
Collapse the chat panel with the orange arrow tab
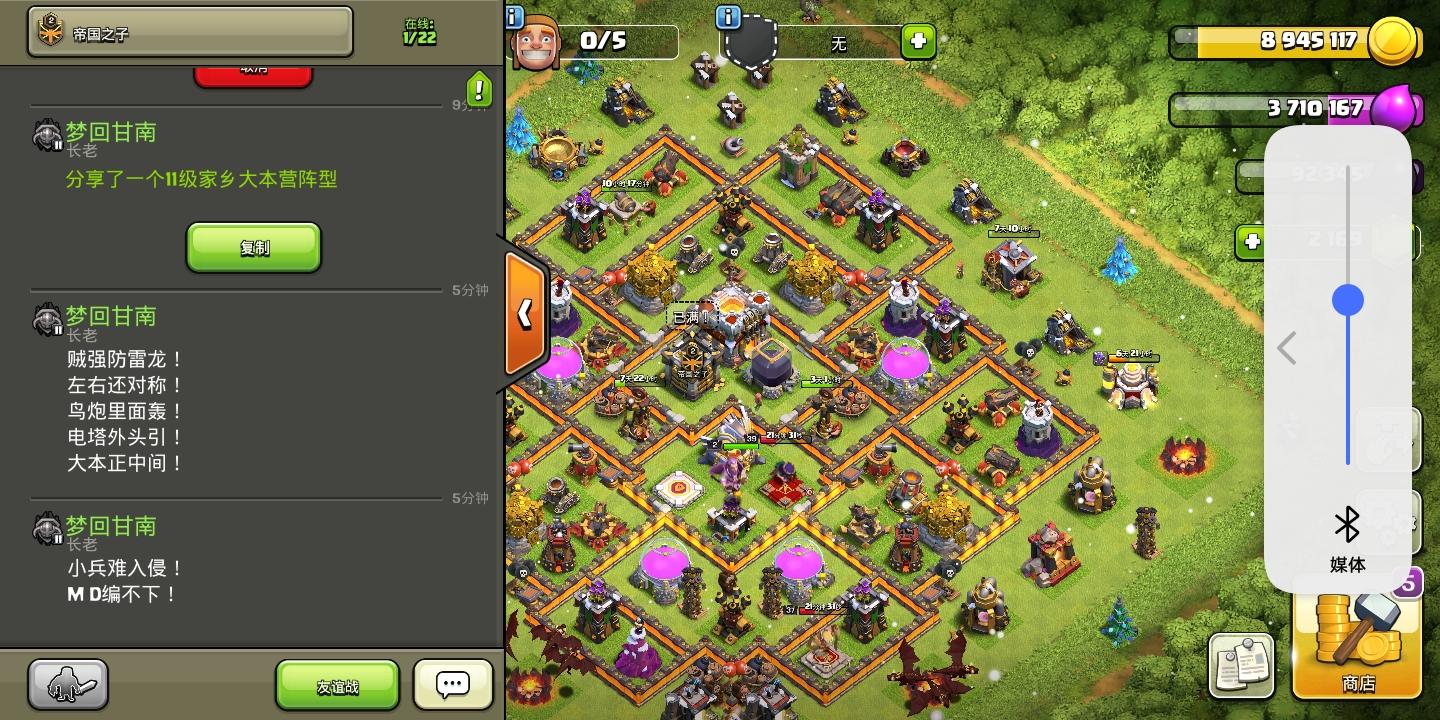[524, 313]
